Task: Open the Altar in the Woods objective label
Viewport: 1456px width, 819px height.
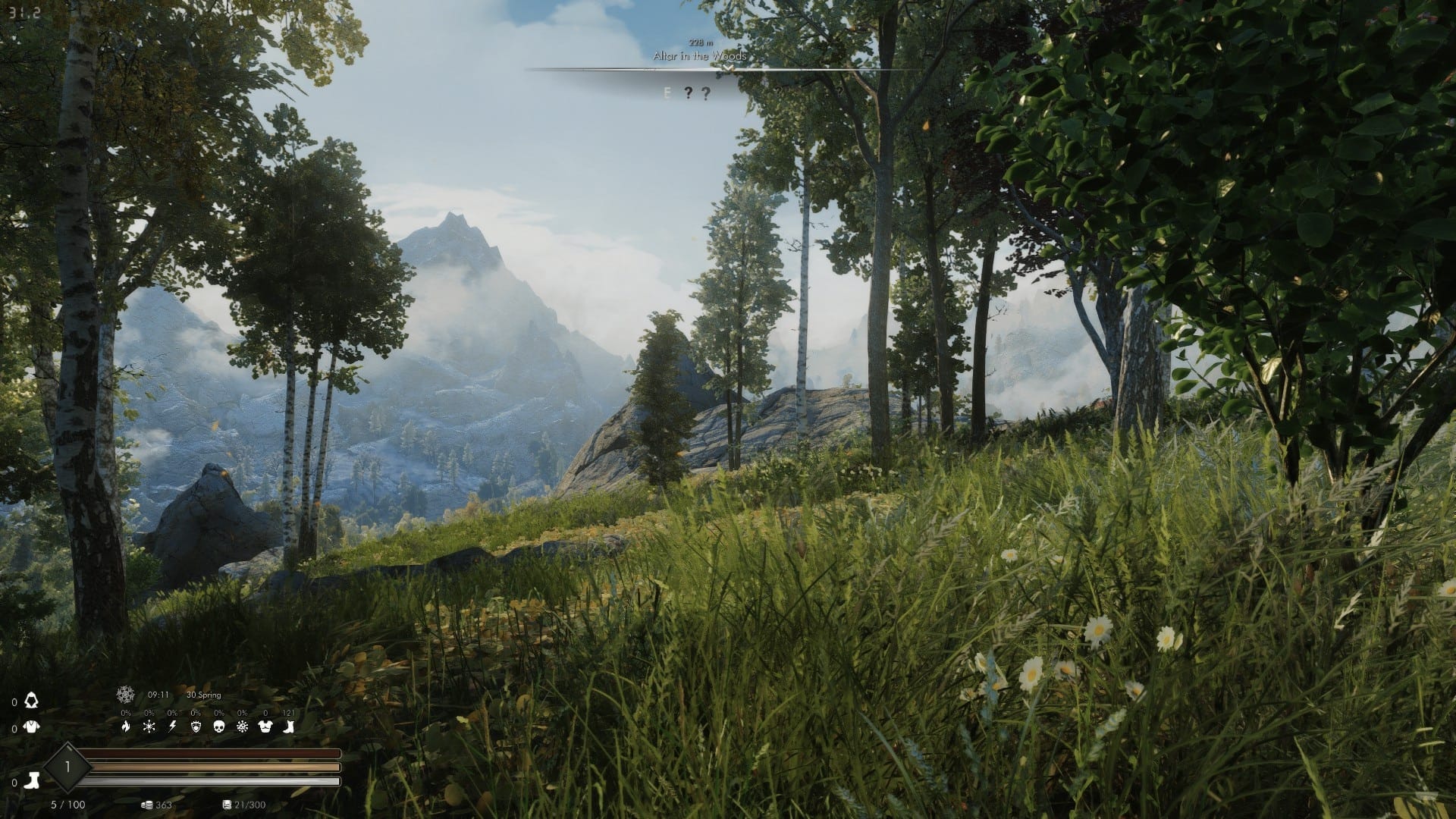Action: (700, 56)
